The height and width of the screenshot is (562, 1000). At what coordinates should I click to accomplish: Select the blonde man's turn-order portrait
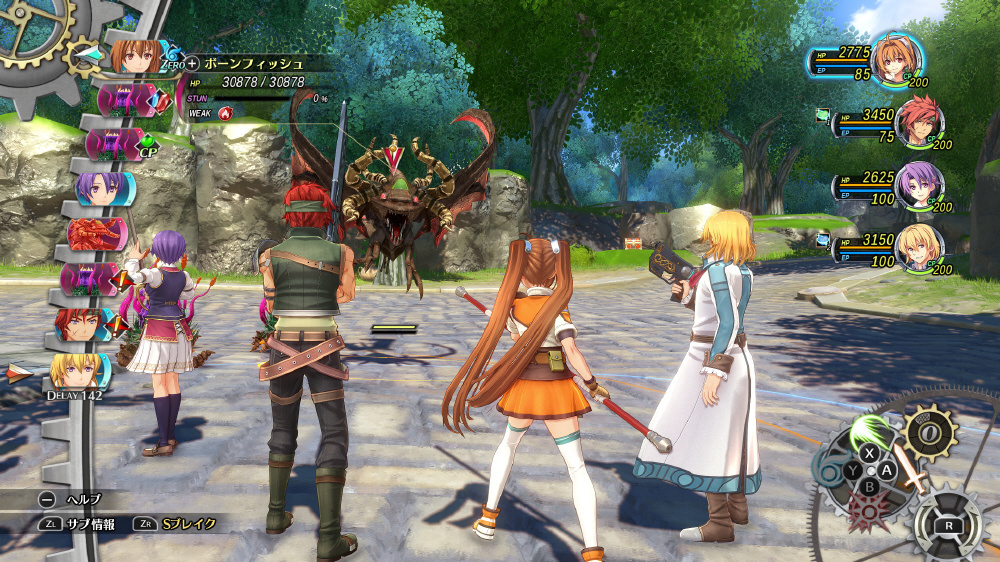[78, 371]
